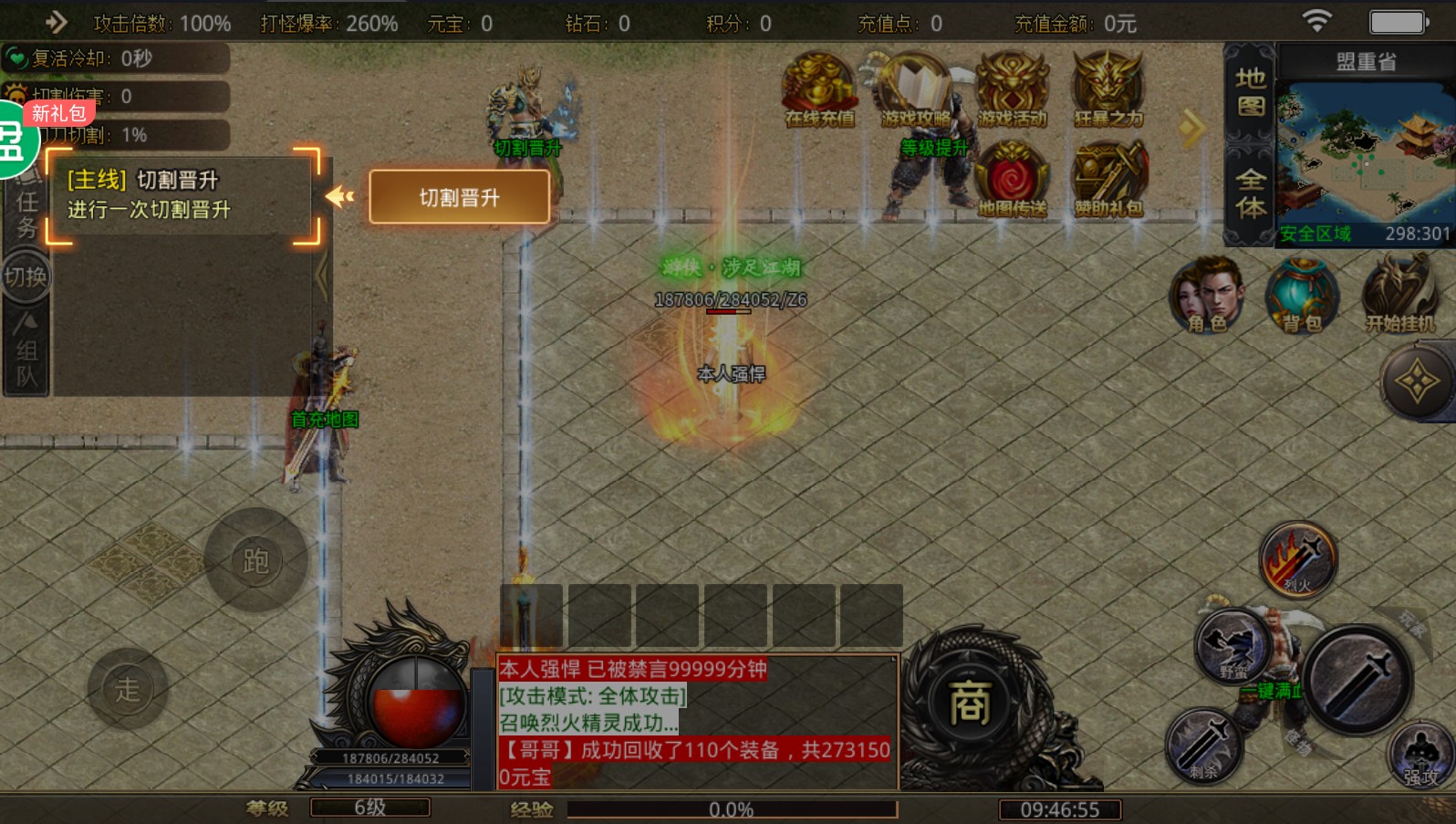The height and width of the screenshot is (824, 1456).
Task: Select the 烈火 (Fierce Fire) skill icon
Action: 1299,559
